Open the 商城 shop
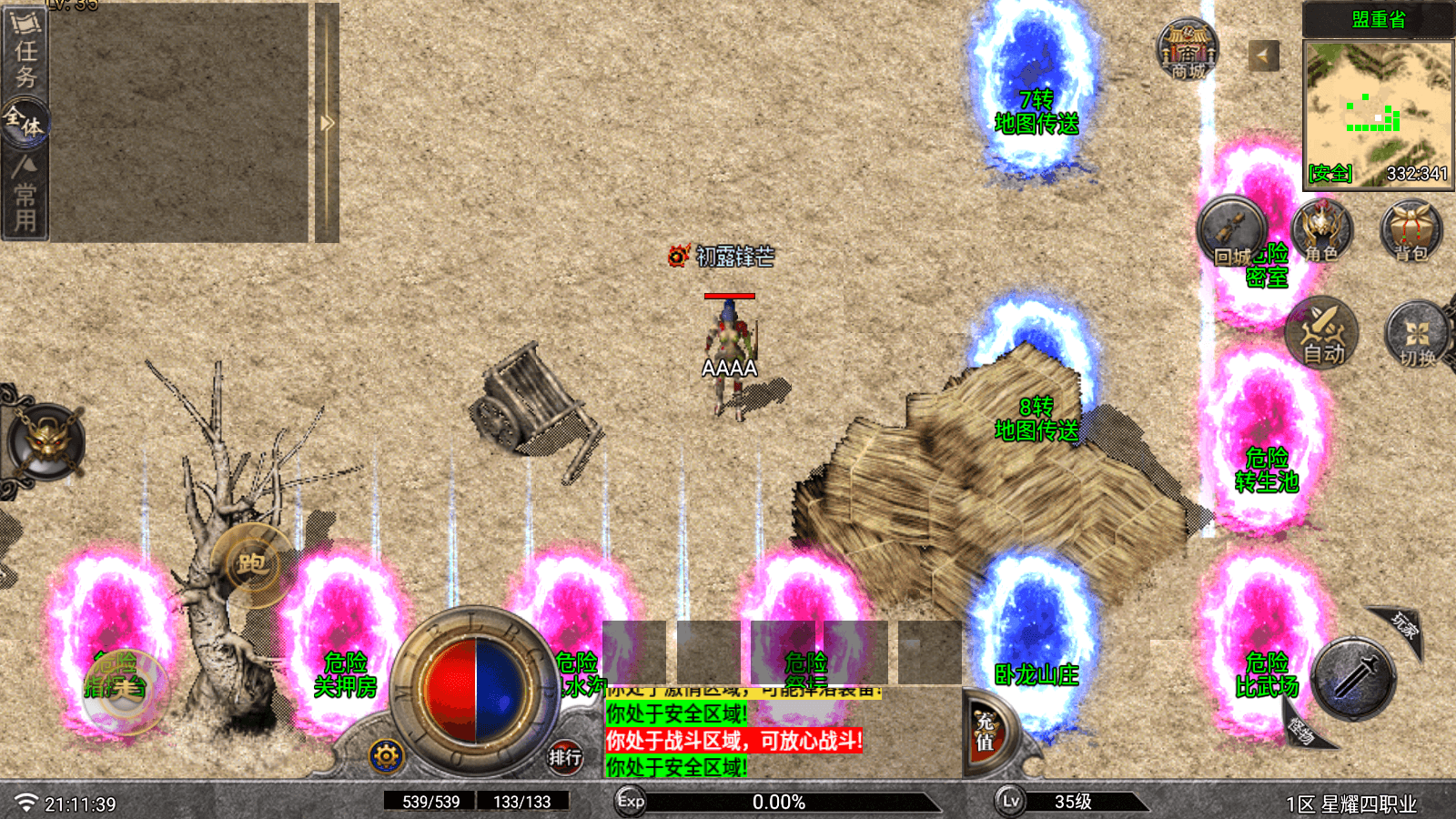The height and width of the screenshot is (819, 1456). [x=1188, y=50]
